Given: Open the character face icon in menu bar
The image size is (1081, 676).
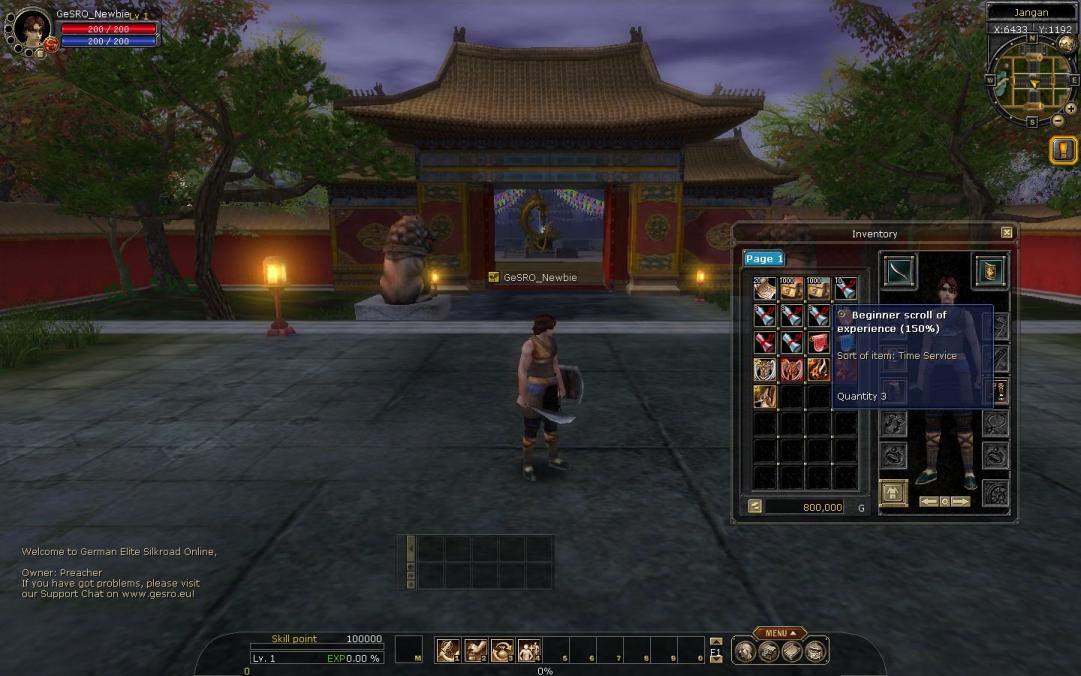Looking at the screenshot, I should pos(744,651).
